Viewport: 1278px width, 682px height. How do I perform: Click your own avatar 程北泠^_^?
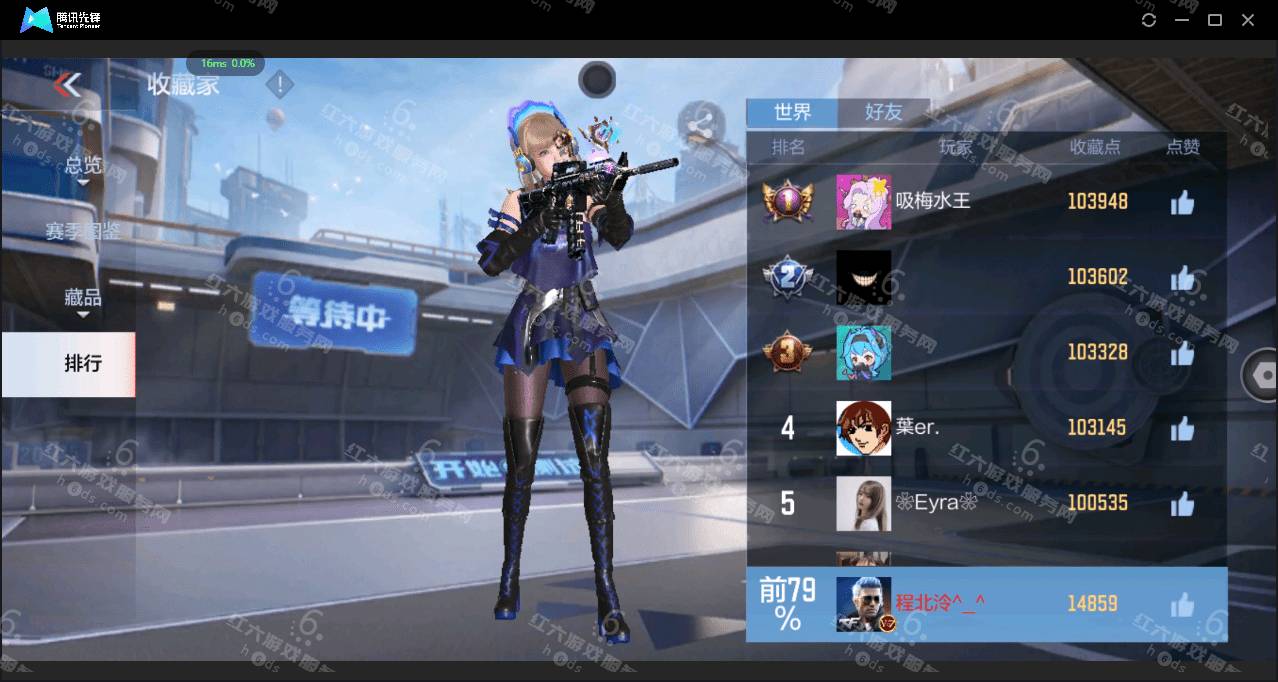(863, 604)
